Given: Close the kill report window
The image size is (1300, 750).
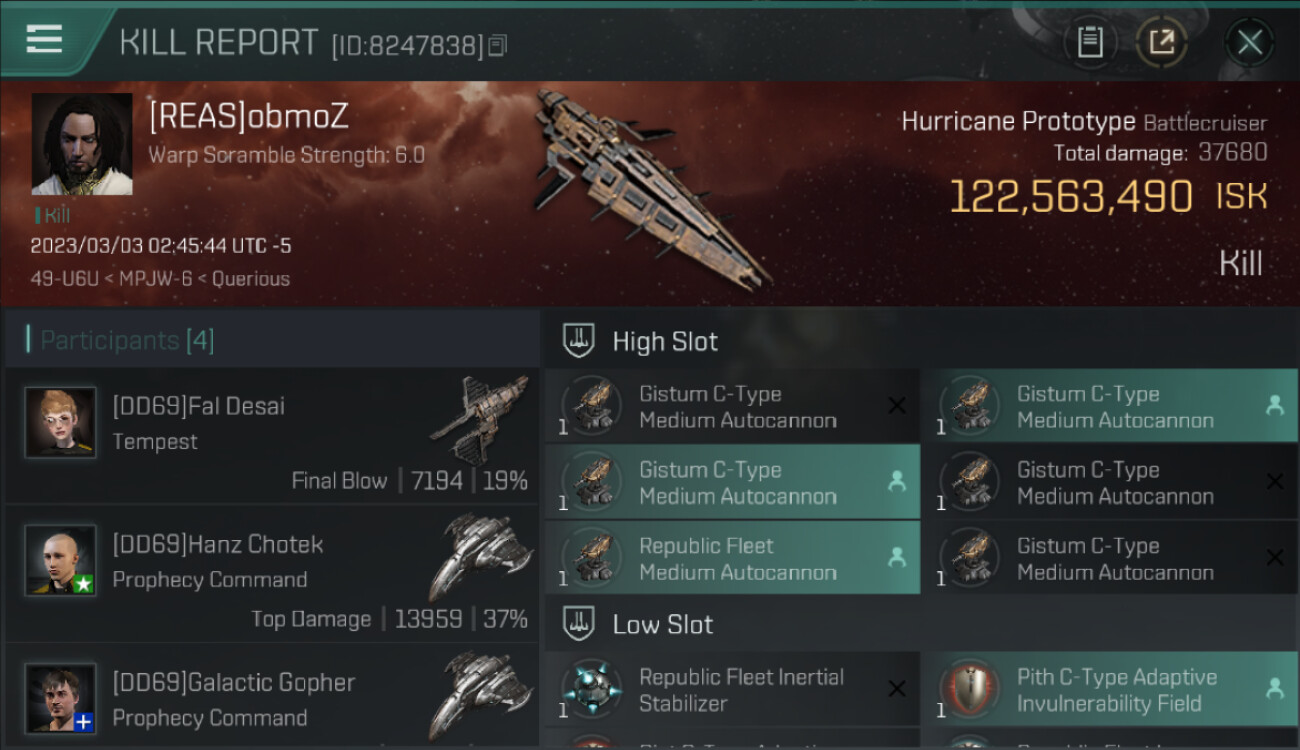Looking at the screenshot, I should [1250, 42].
